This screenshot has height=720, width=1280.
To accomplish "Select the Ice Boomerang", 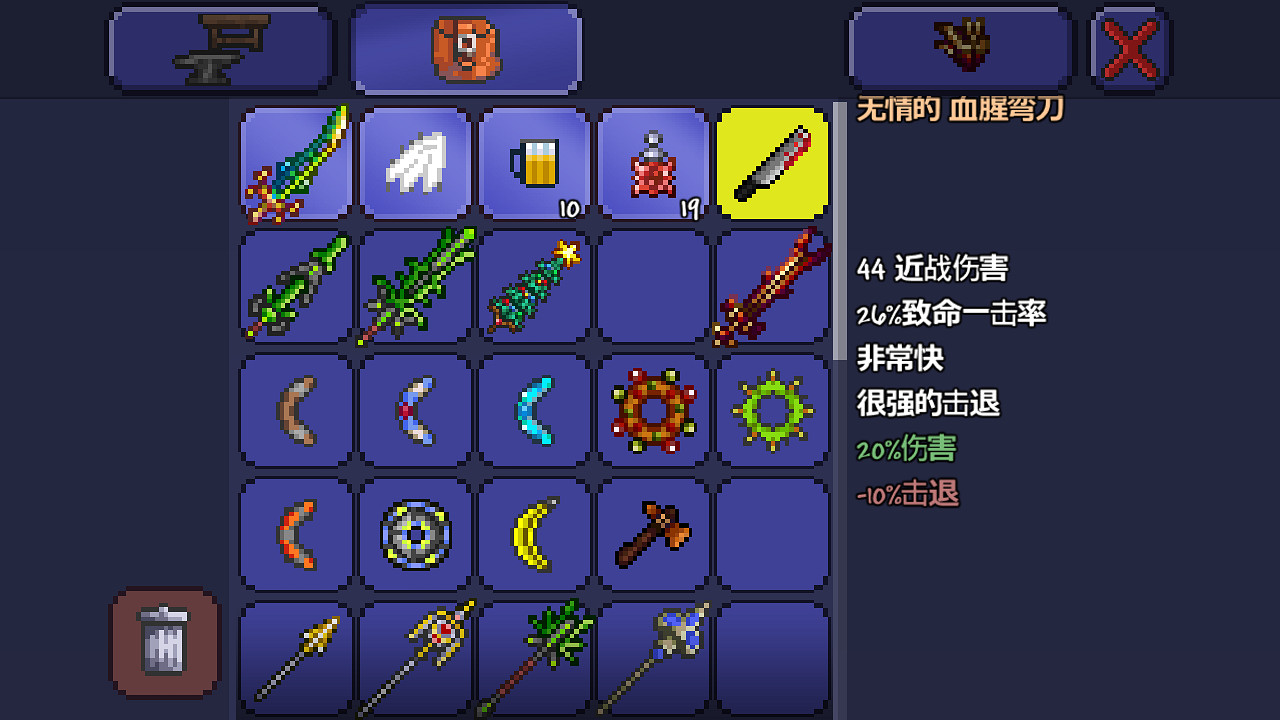I will pos(534,410).
